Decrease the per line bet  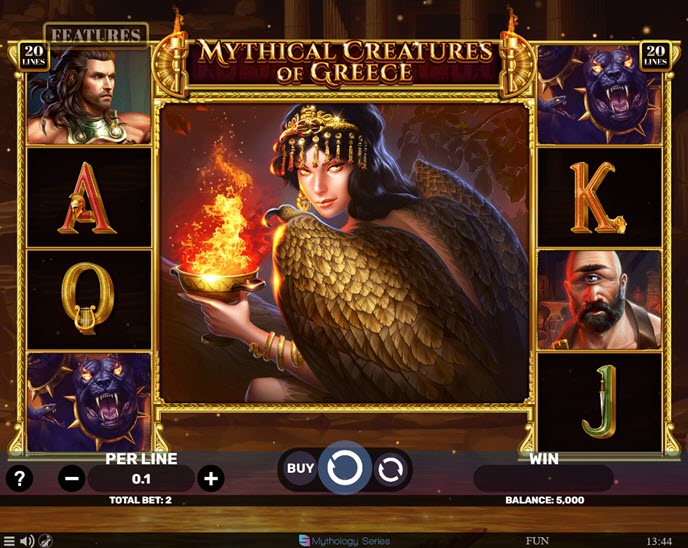tap(73, 478)
